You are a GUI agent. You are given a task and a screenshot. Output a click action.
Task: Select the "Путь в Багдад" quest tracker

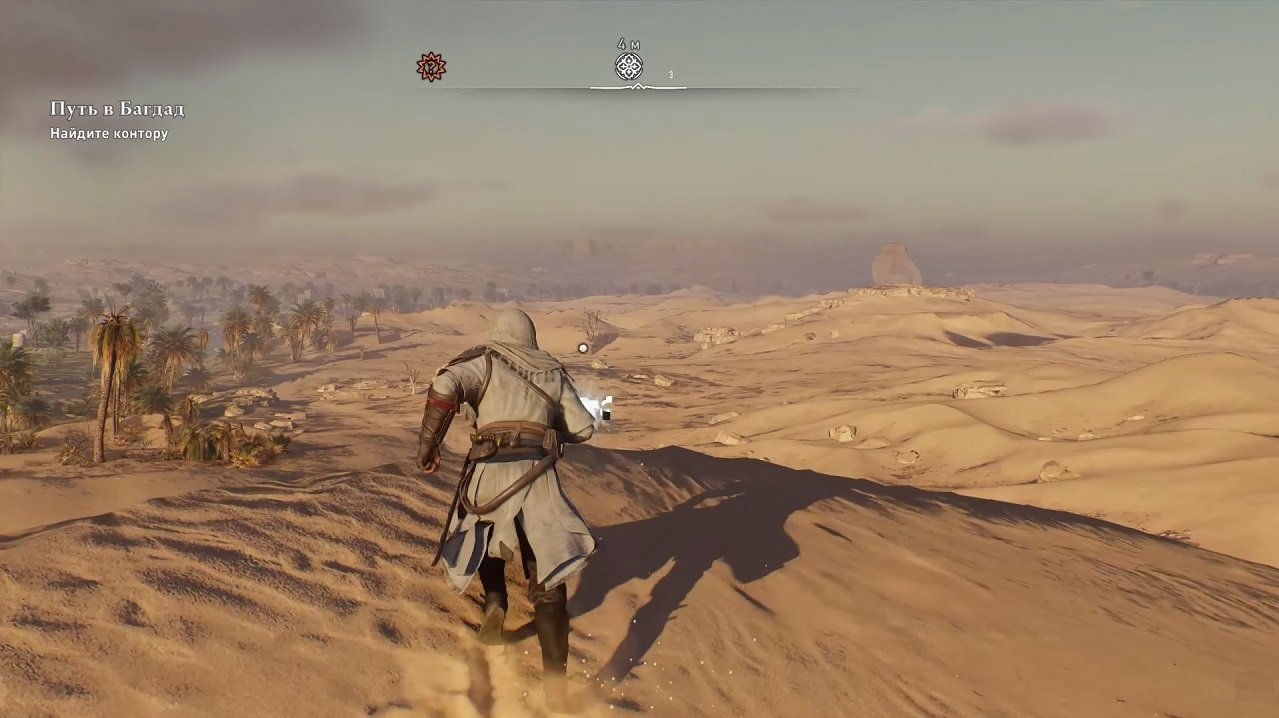pos(117,109)
